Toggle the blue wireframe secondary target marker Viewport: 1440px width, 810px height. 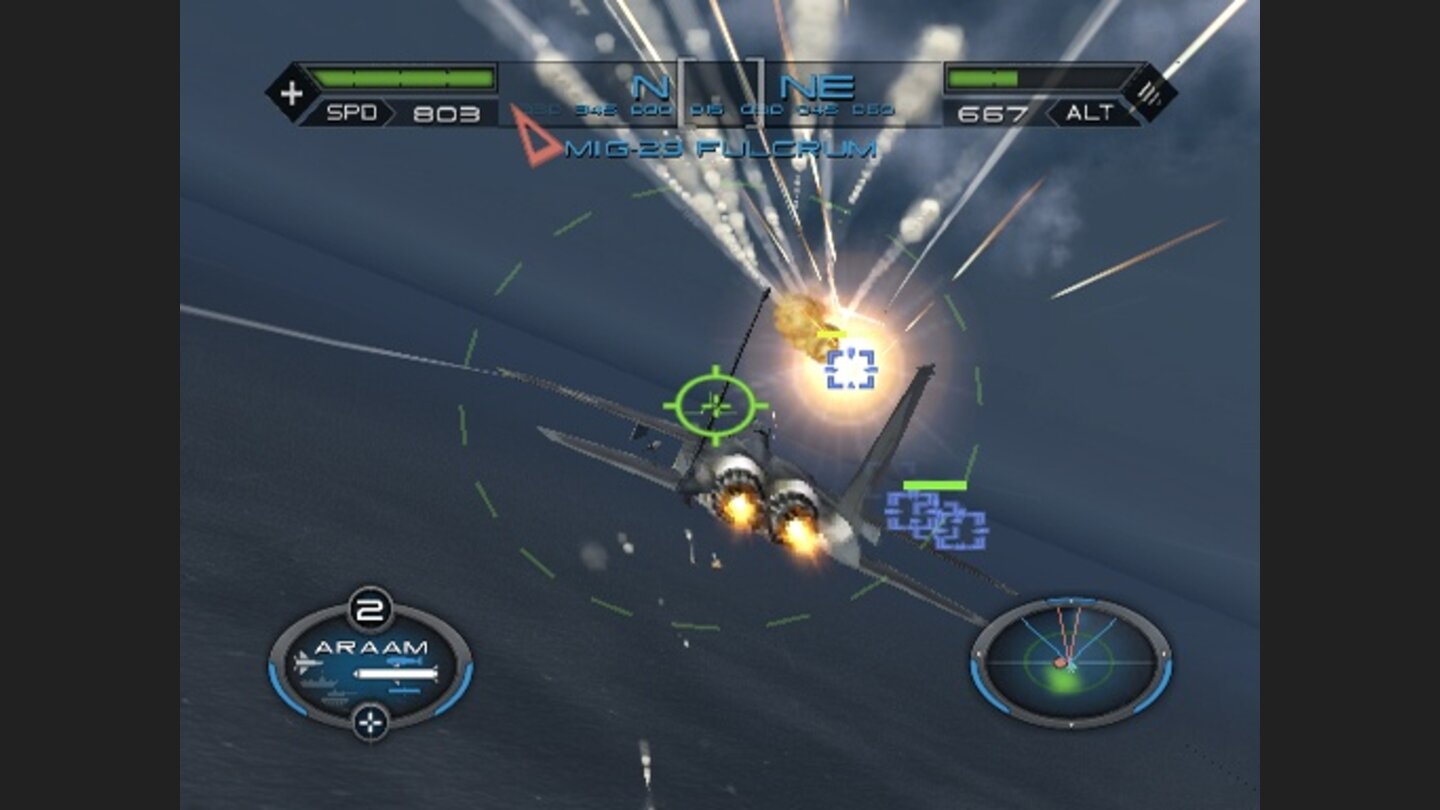pos(935,520)
